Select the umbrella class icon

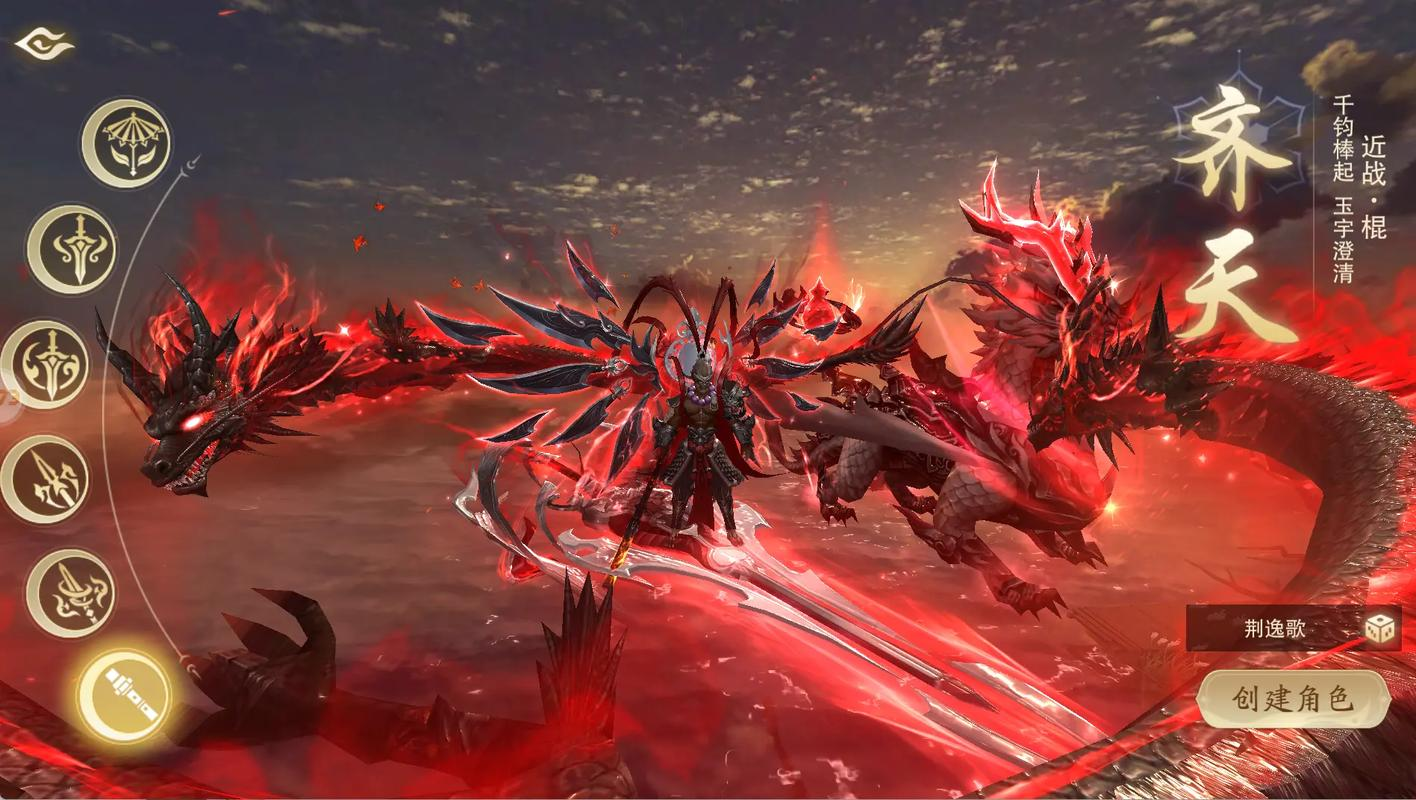(x=126, y=143)
